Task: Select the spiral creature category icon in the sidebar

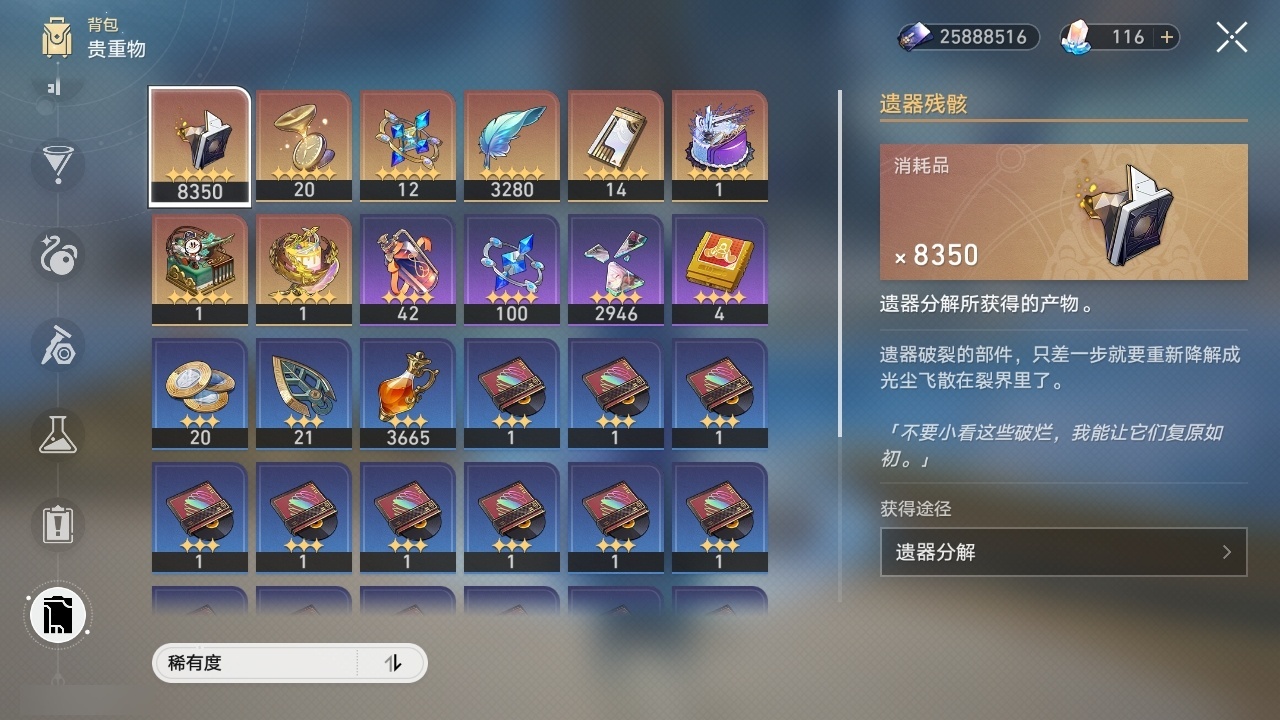Action: (57, 256)
